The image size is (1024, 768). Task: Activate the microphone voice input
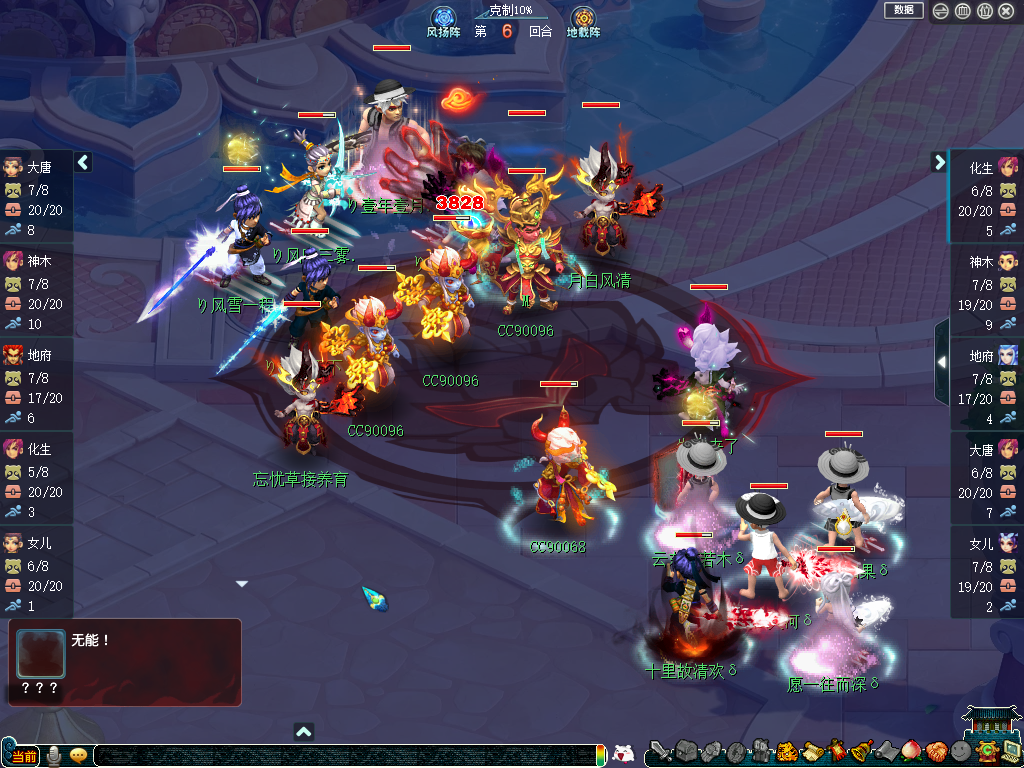pyautogui.click(x=54, y=755)
